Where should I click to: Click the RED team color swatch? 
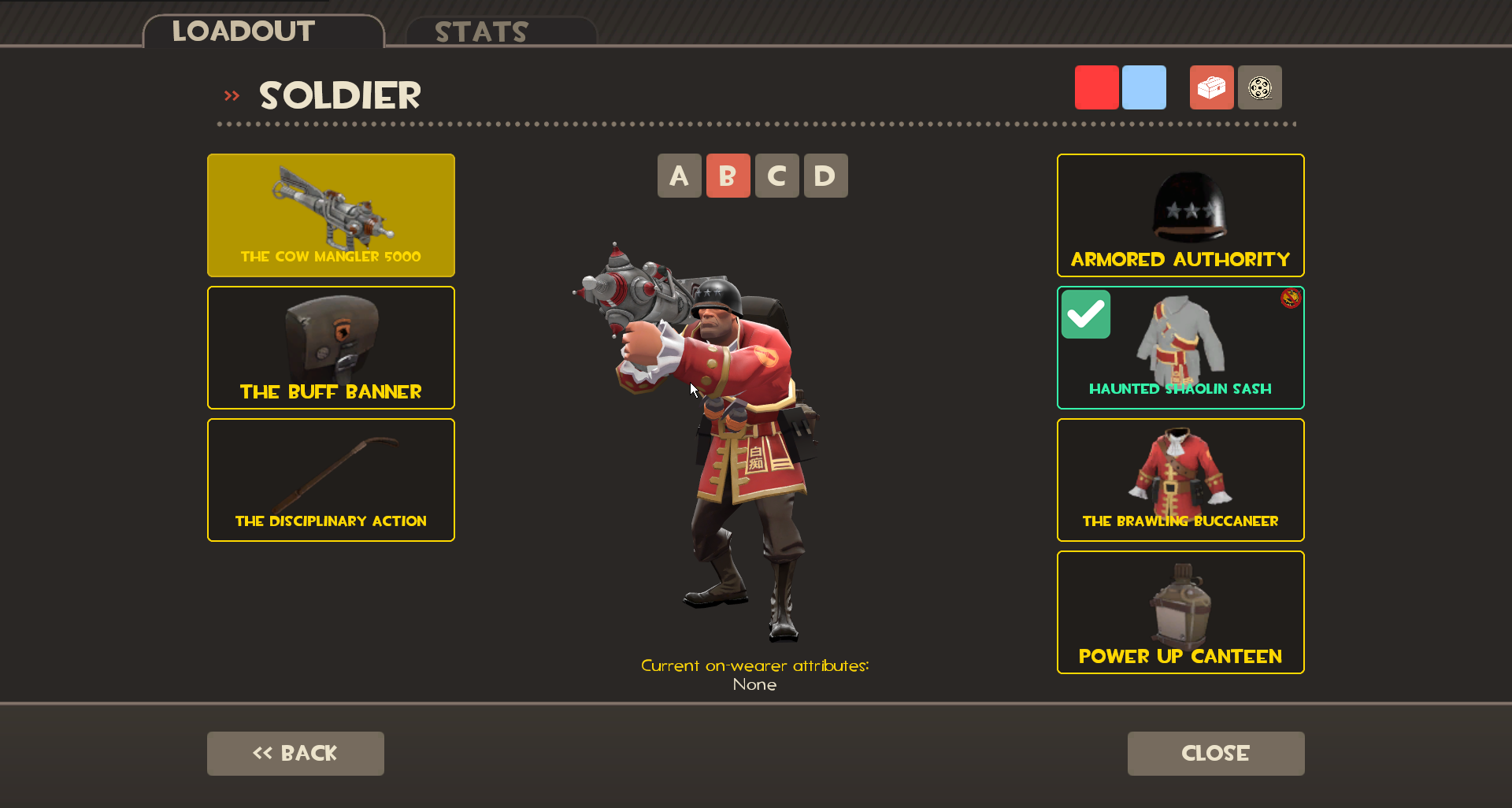(x=1096, y=87)
